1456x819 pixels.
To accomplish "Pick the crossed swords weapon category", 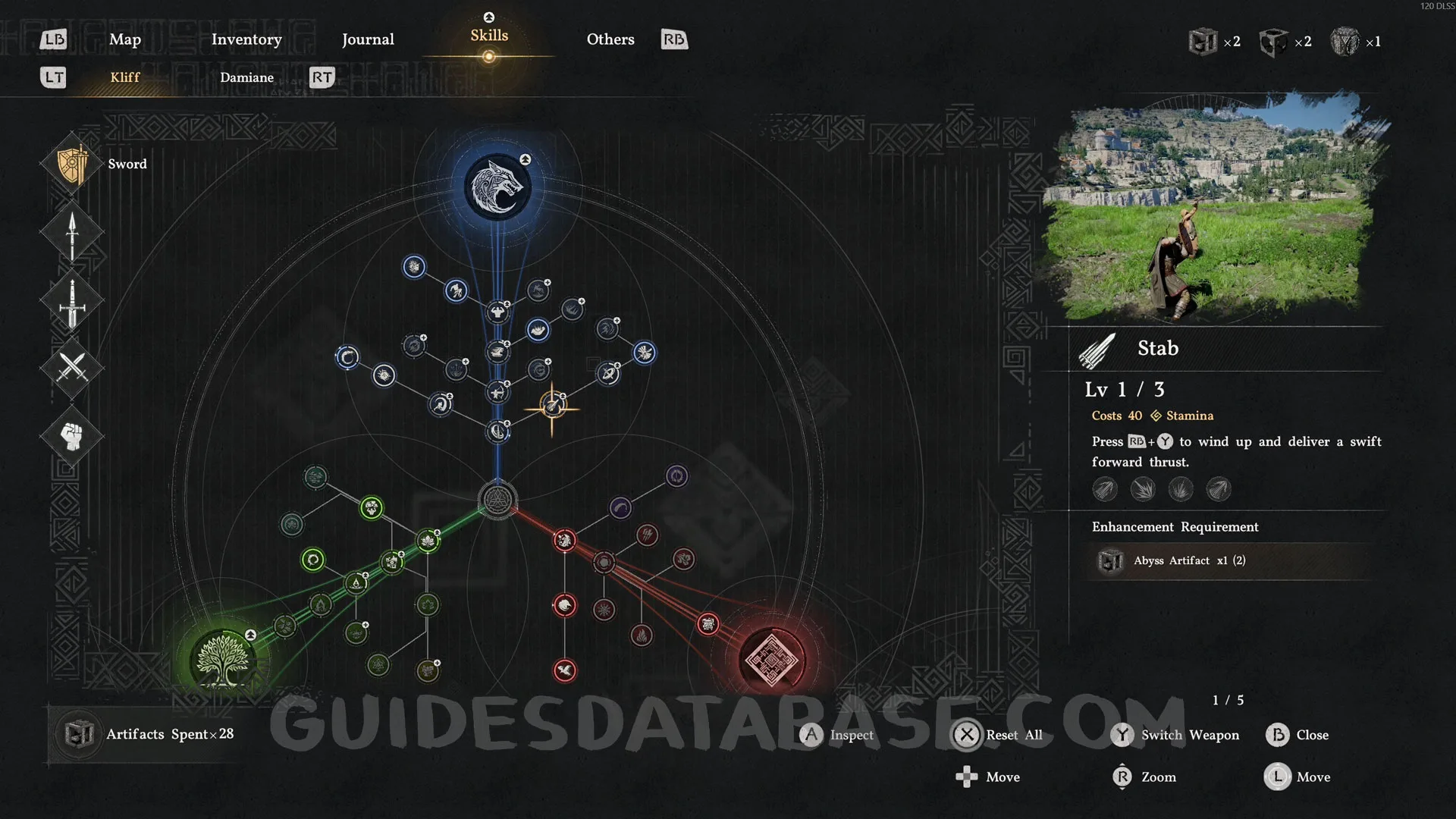I will point(72,368).
